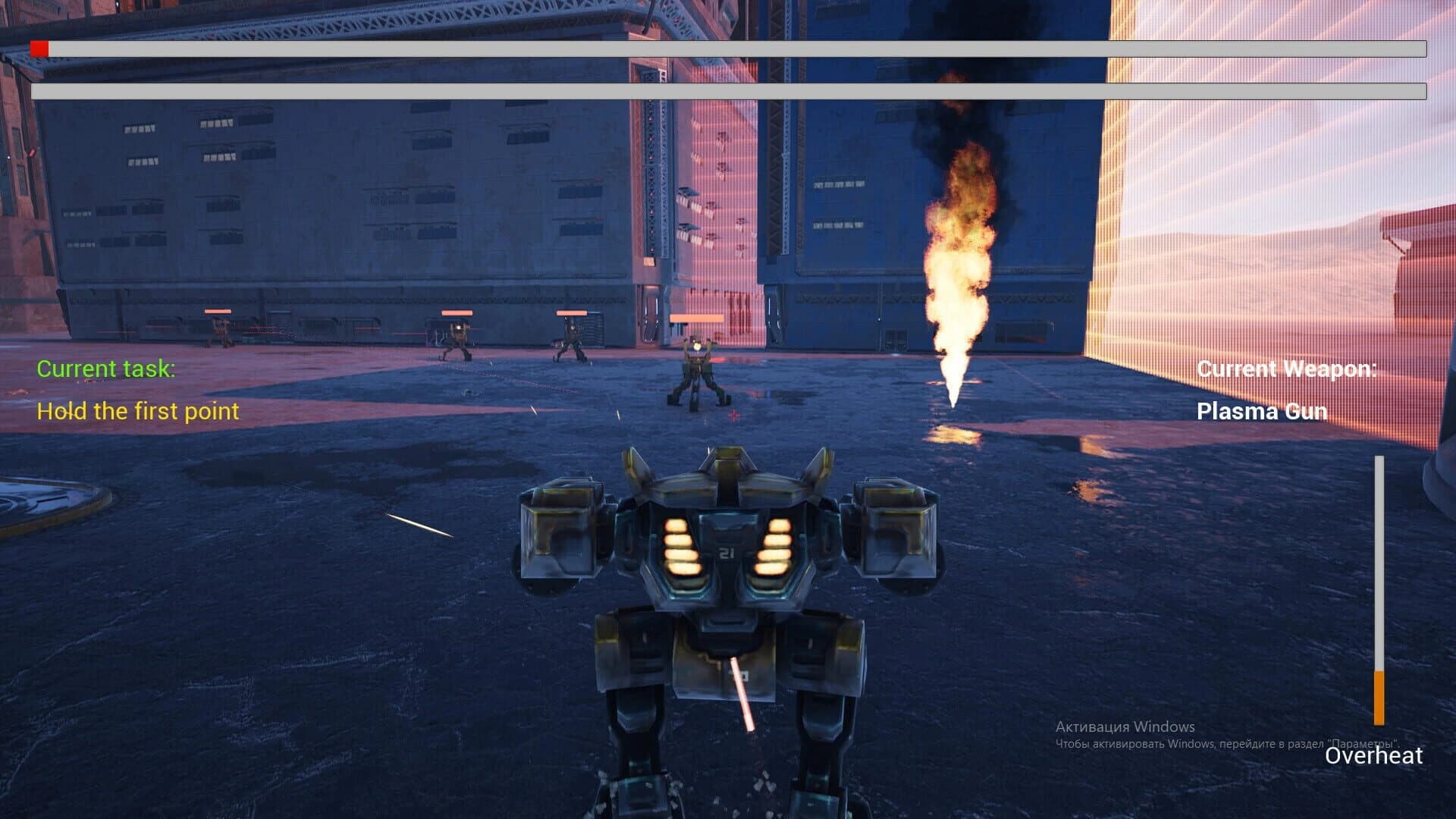Click the red crosshair in screen center
This screenshot has height=819, width=1456.
click(x=733, y=416)
